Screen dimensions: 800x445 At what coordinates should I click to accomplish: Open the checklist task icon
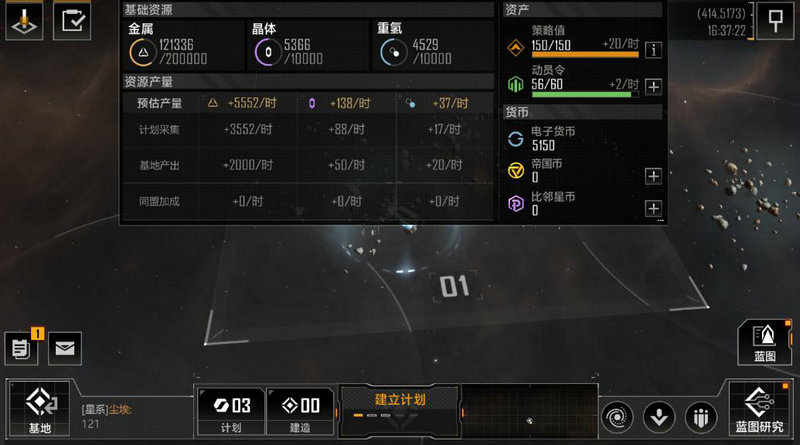click(71, 21)
